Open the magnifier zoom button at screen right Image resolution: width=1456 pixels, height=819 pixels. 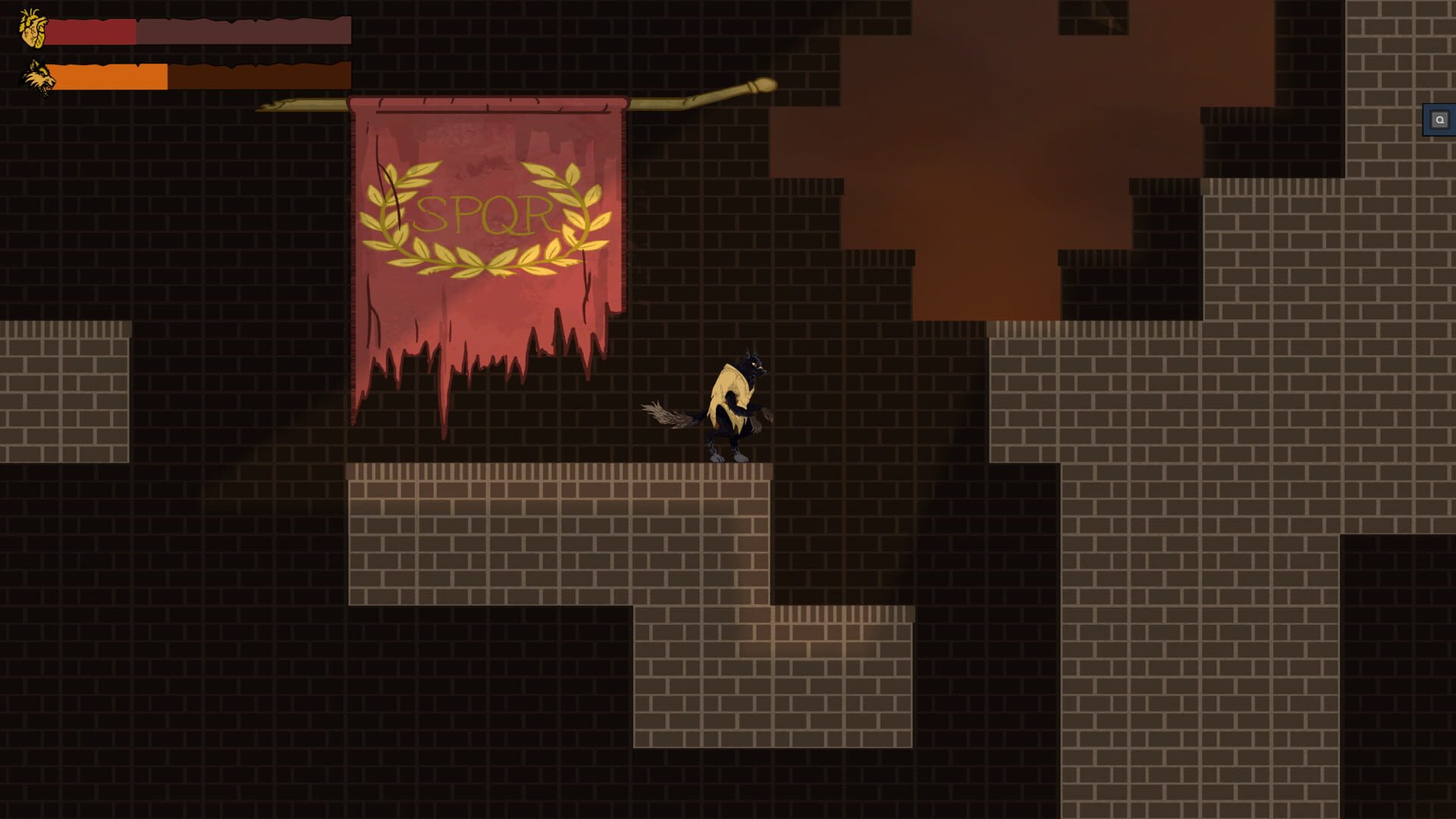(1439, 119)
